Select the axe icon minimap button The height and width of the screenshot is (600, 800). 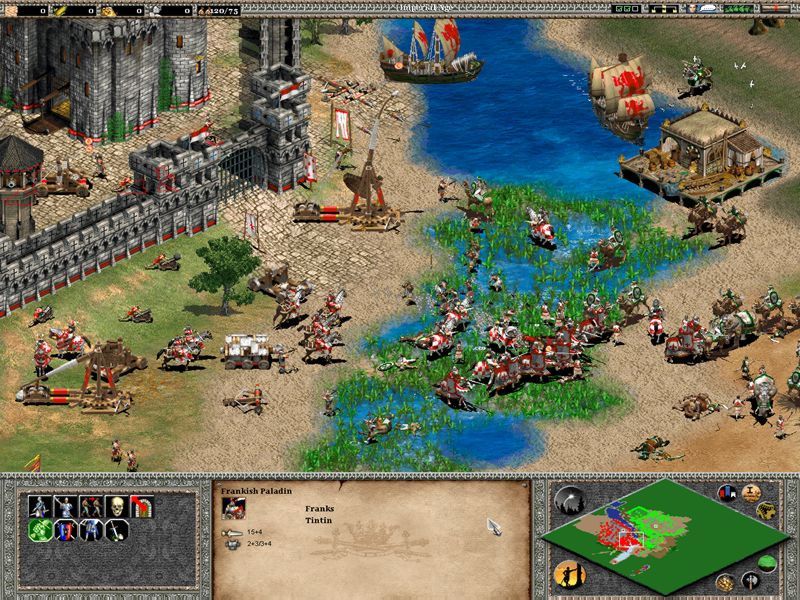[x=749, y=579]
